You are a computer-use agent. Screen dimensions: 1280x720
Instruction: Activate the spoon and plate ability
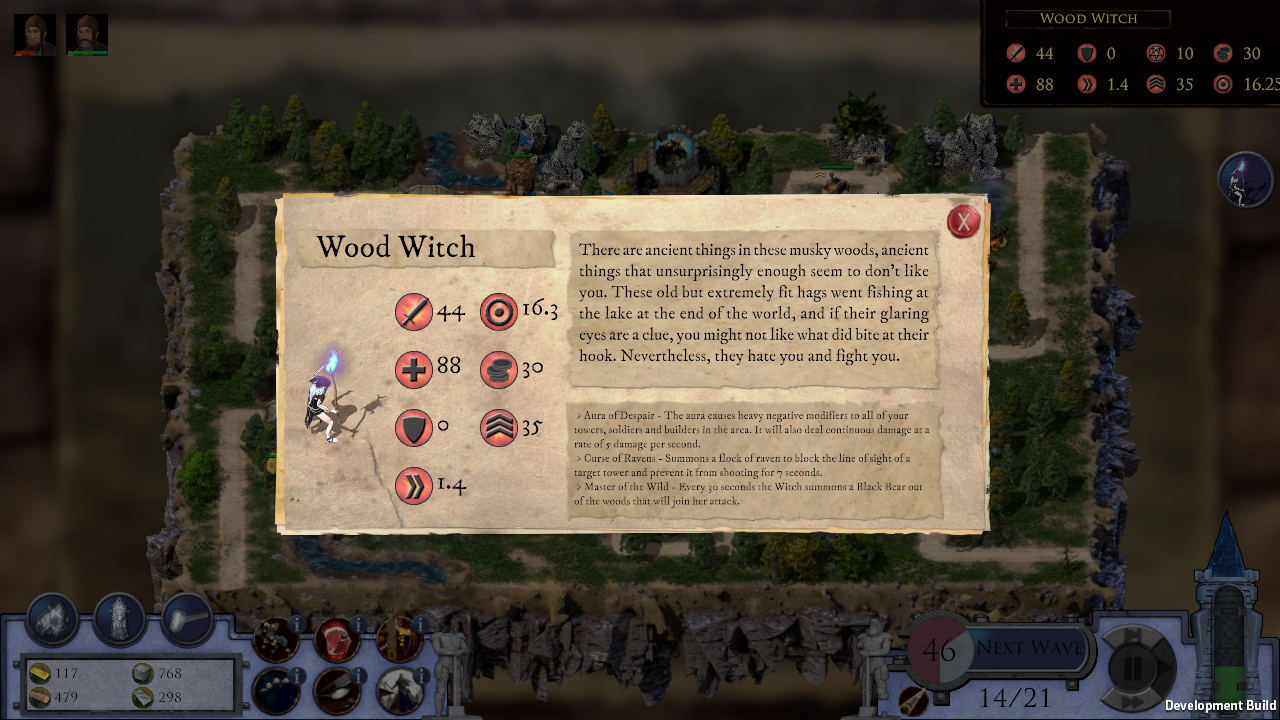(337, 690)
